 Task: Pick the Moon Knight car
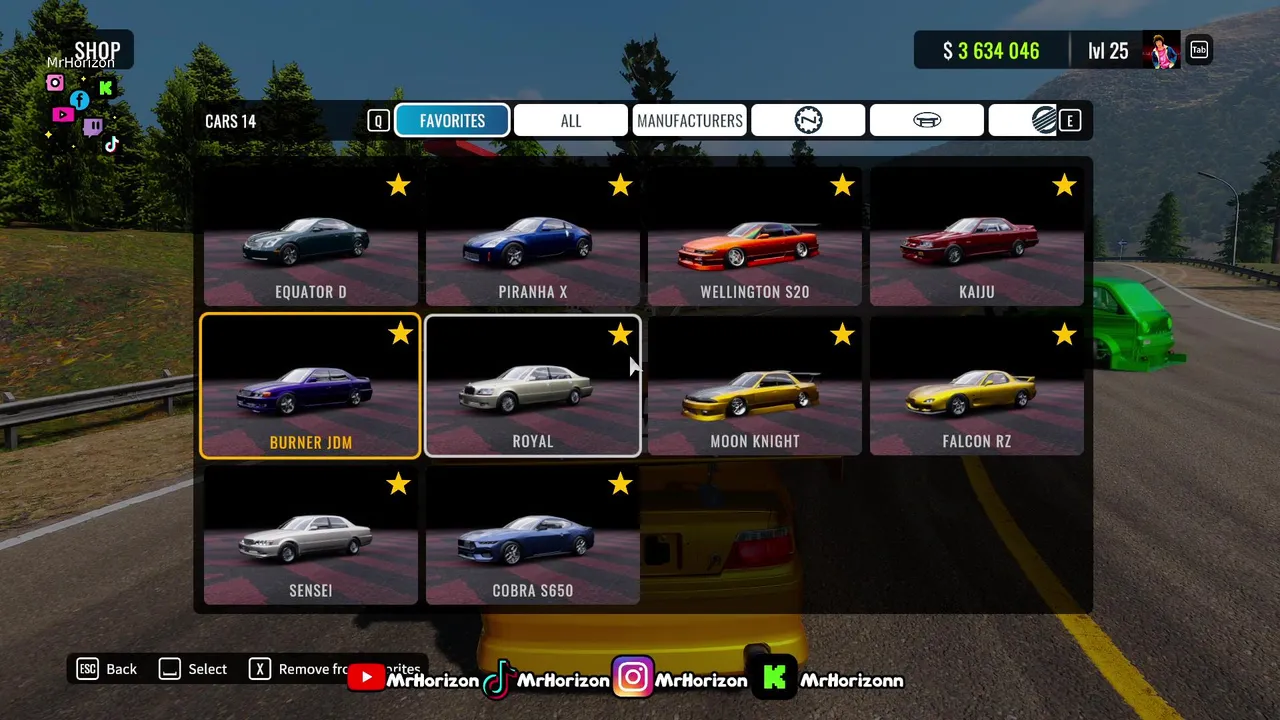[x=754, y=387]
